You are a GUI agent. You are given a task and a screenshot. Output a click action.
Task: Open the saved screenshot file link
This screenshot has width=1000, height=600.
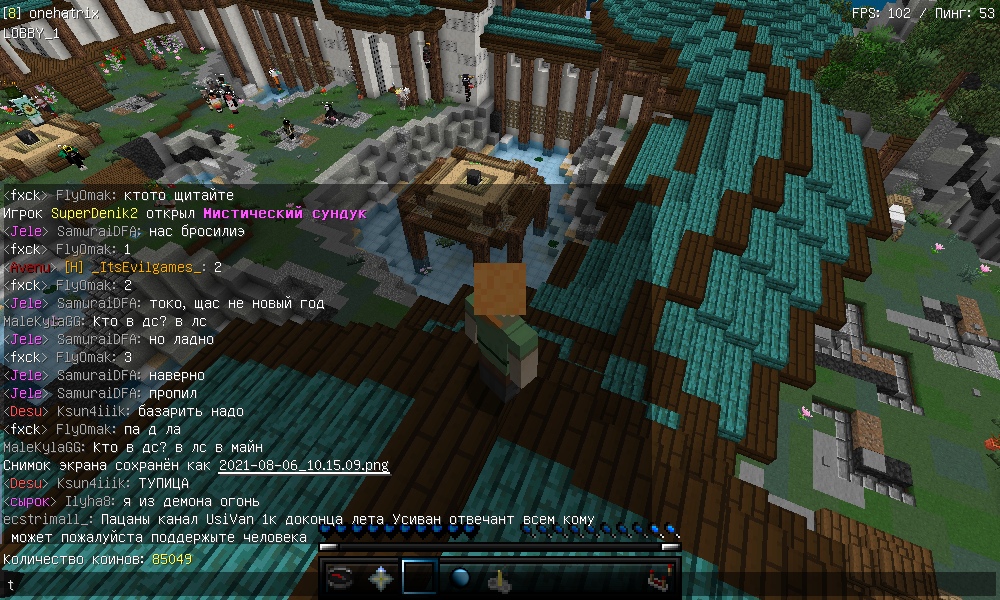[x=303, y=465]
